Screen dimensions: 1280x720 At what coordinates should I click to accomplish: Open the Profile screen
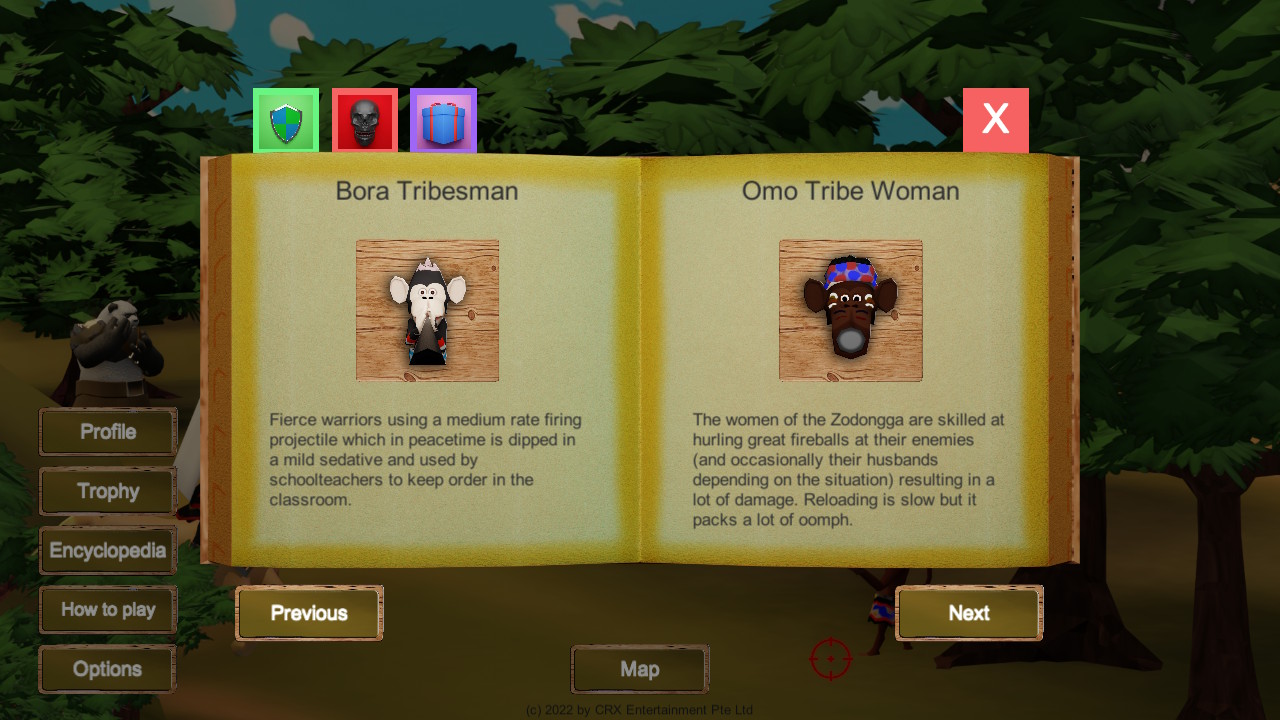[108, 432]
